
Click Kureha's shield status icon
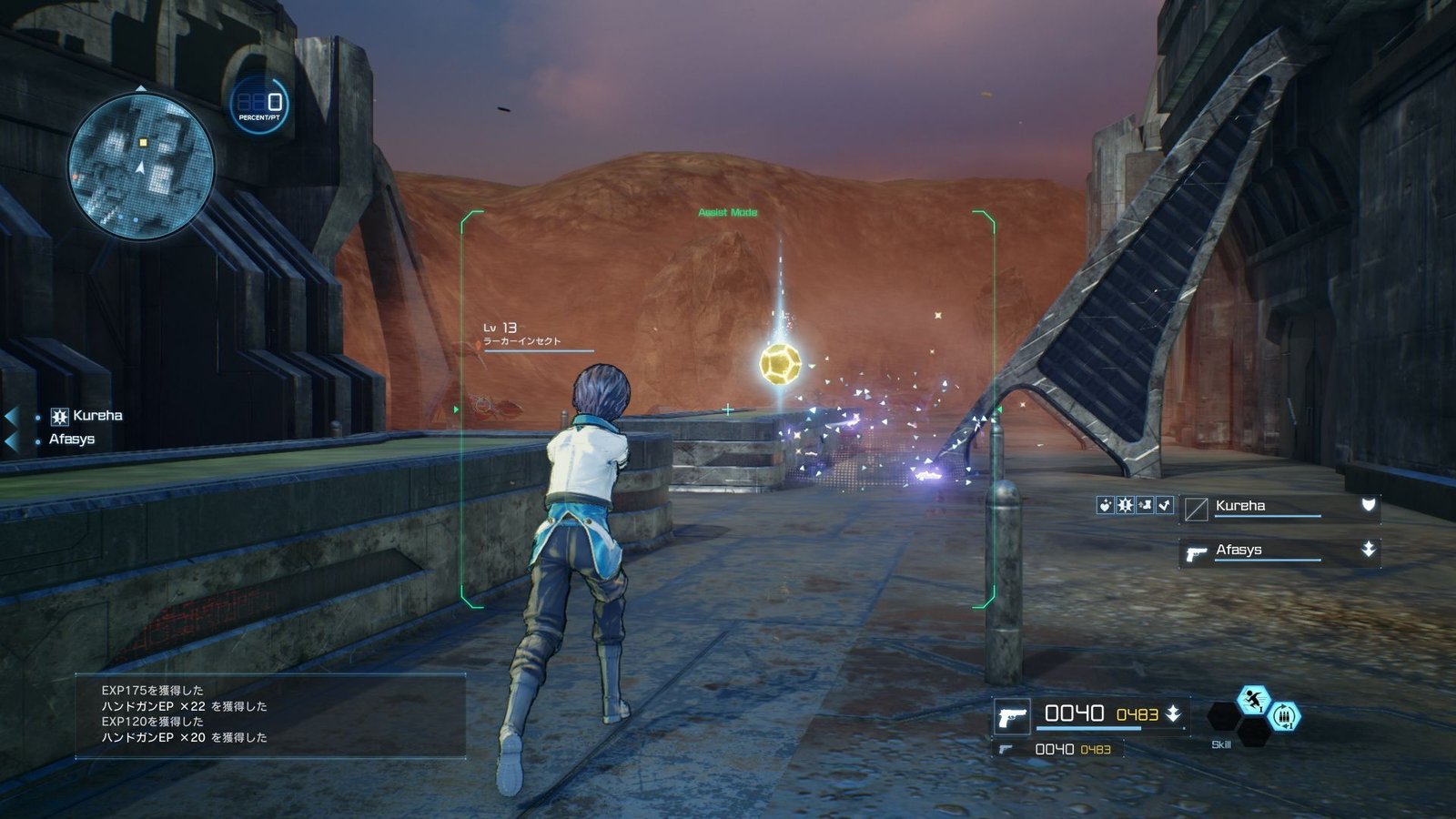pyautogui.click(x=1368, y=505)
